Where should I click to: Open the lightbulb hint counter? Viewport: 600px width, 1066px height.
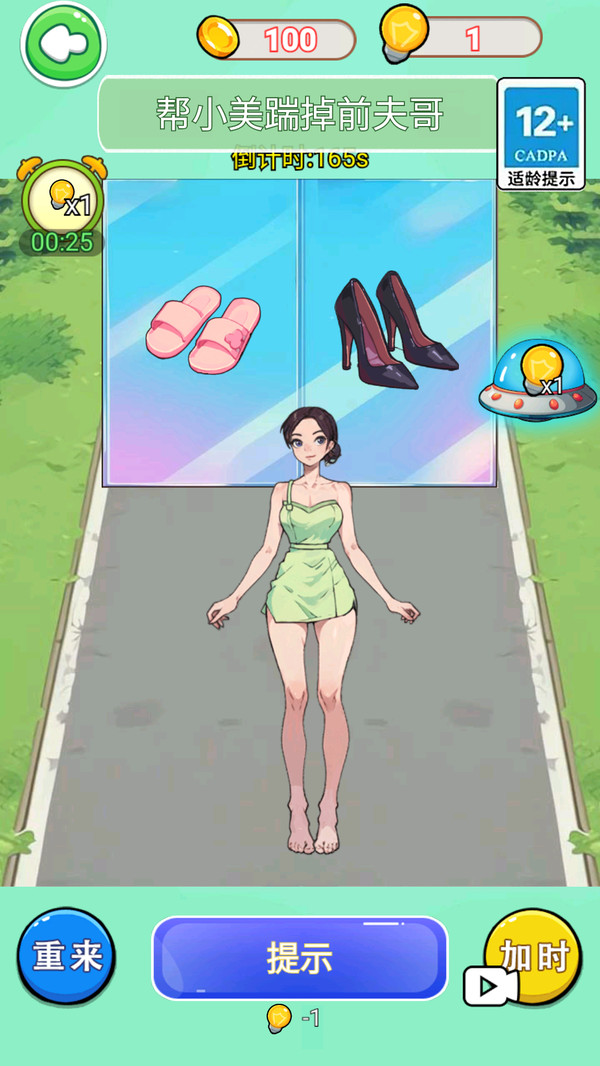pyautogui.click(x=462, y=38)
